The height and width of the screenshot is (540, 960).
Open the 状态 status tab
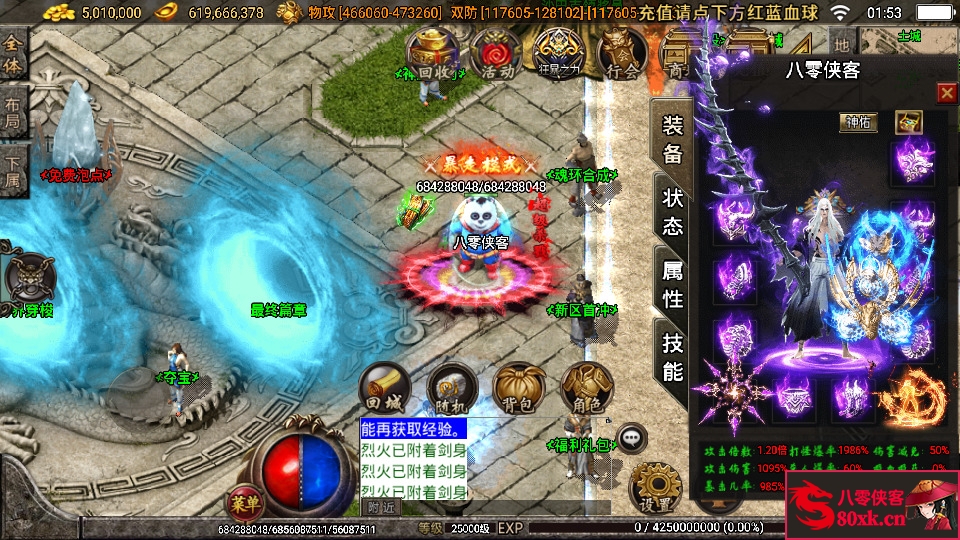click(x=673, y=209)
